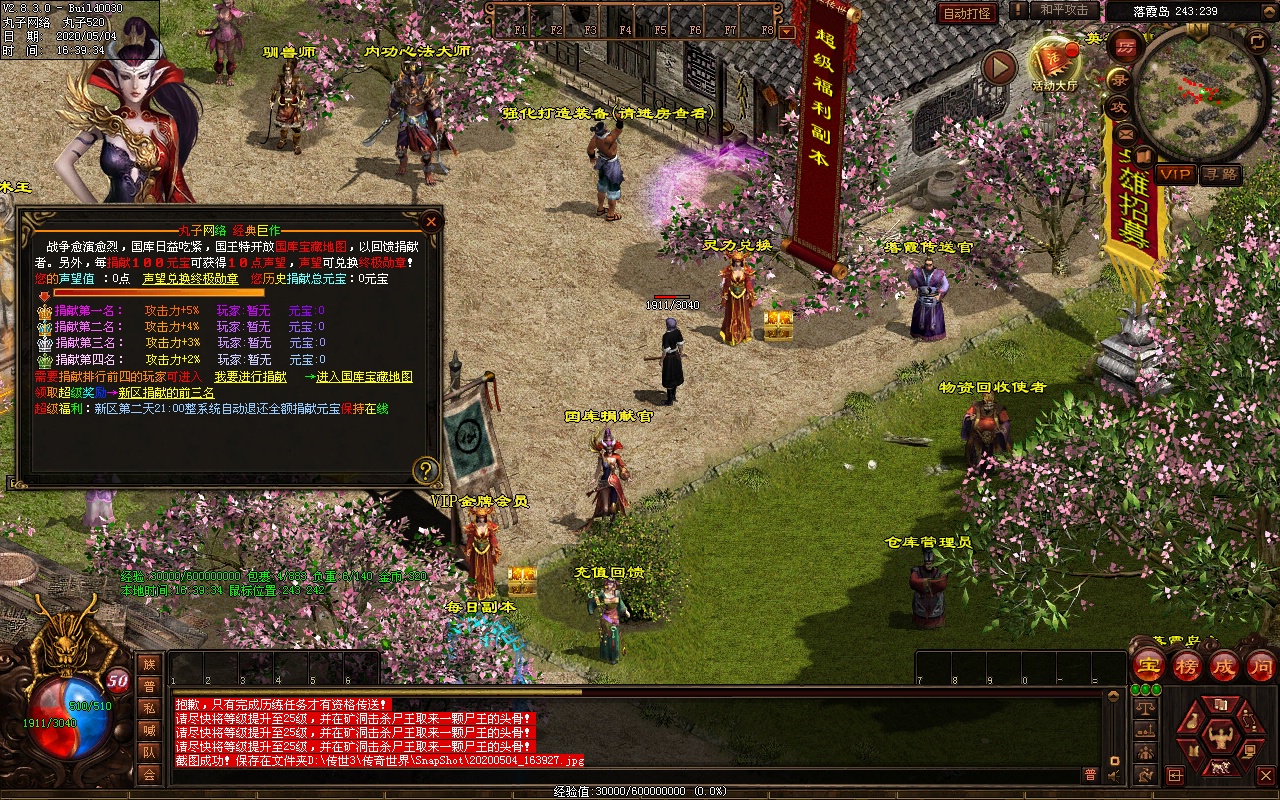
Task: Show the 榜 rankings button
Action: click(x=1187, y=665)
